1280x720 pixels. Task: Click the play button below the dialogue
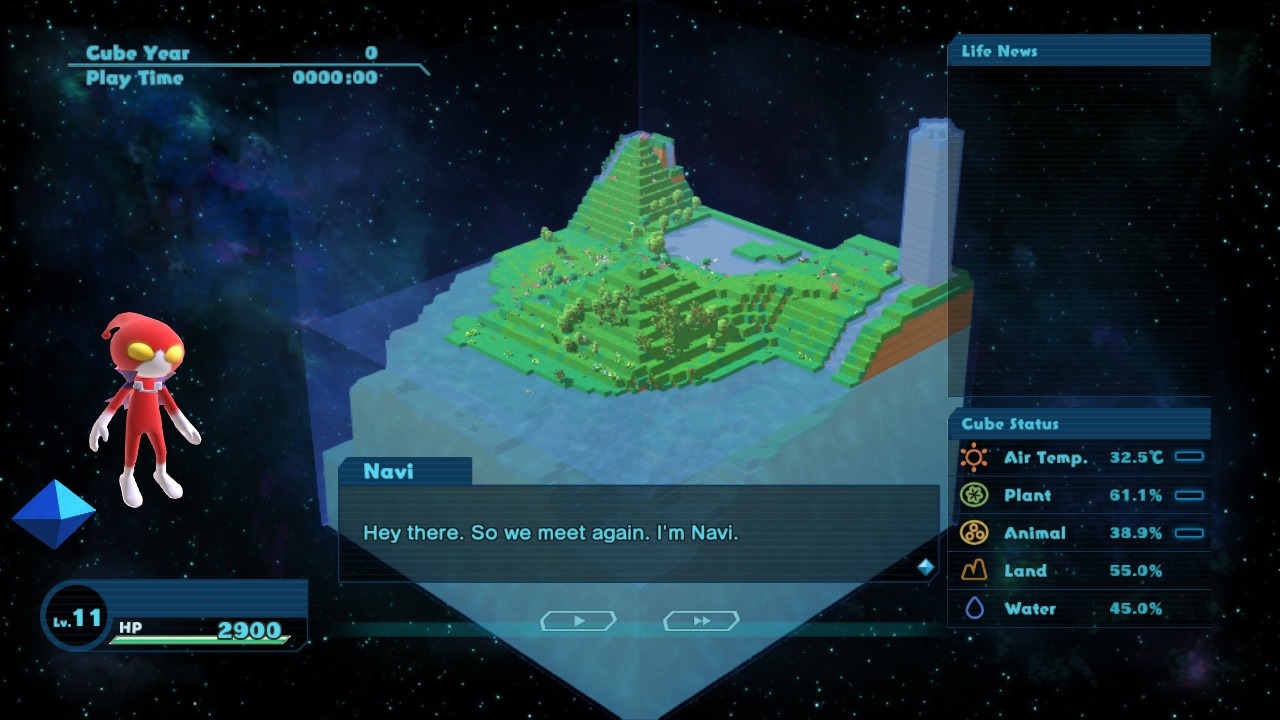[x=578, y=621]
